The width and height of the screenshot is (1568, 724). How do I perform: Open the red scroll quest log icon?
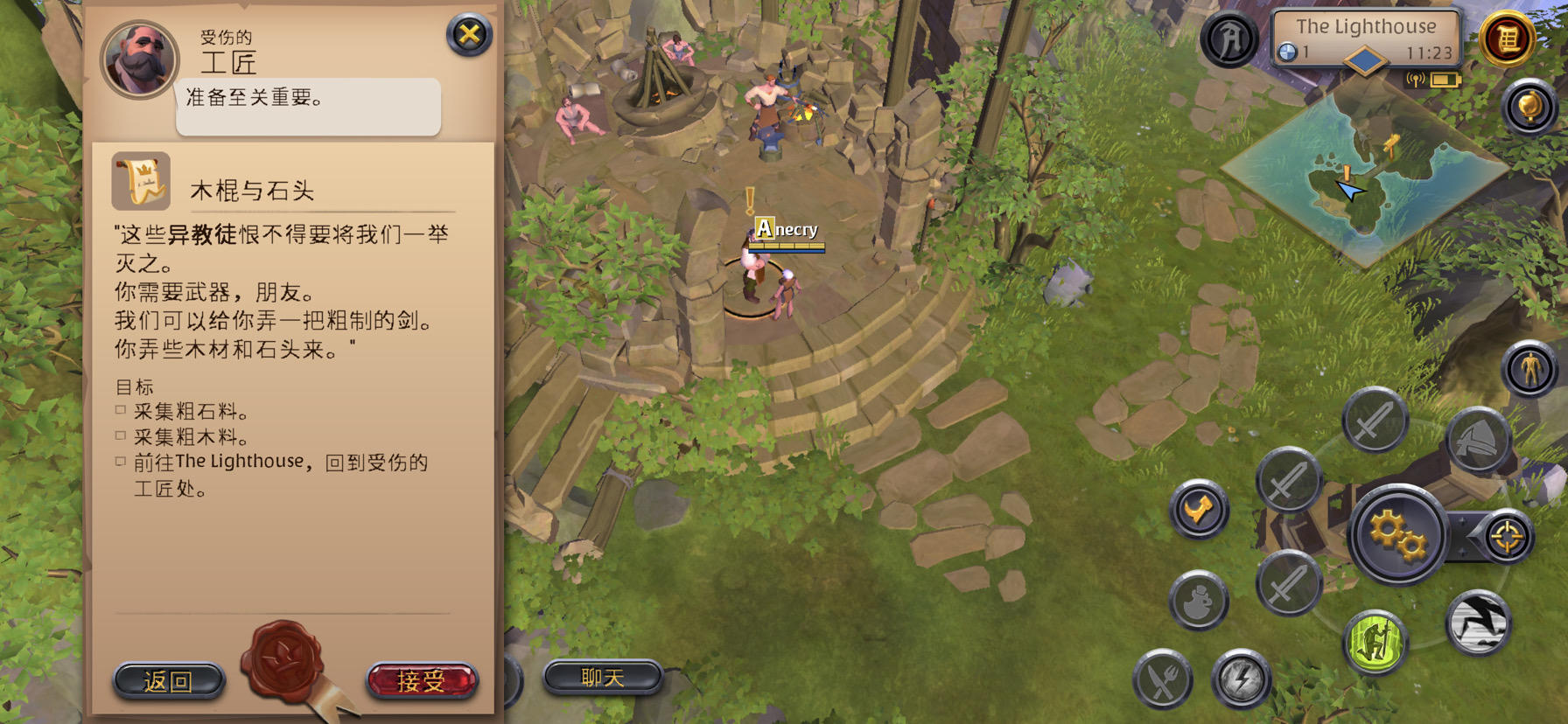click(1507, 38)
